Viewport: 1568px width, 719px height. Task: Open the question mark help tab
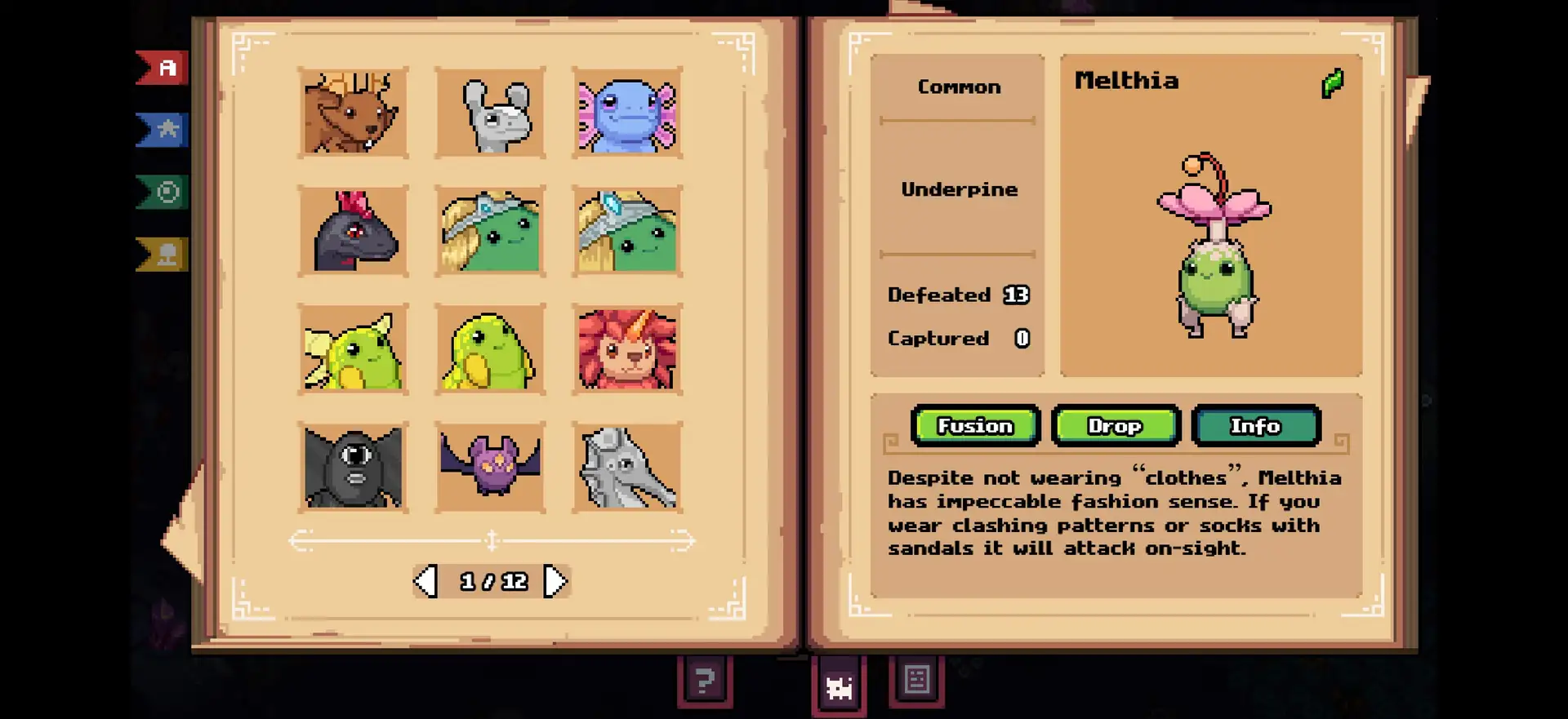pyautogui.click(x=705, y=680)
